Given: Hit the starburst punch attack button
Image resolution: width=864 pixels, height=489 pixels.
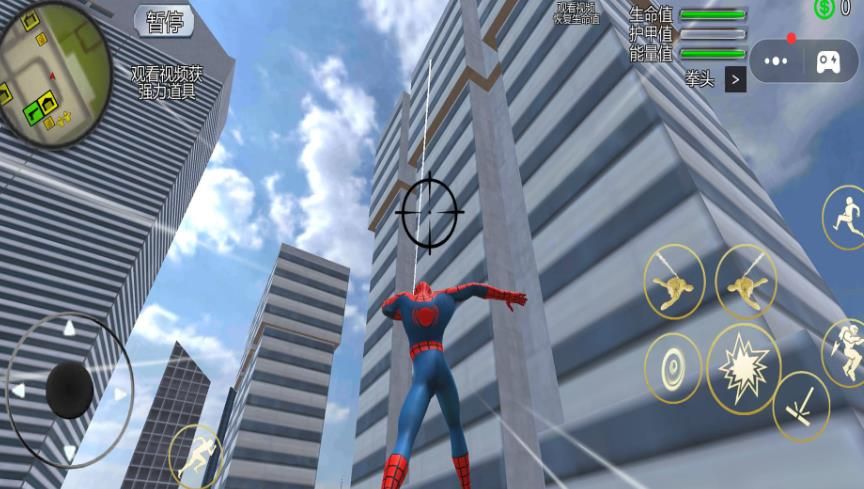Looking at the screenshot, I should (743, 369).
